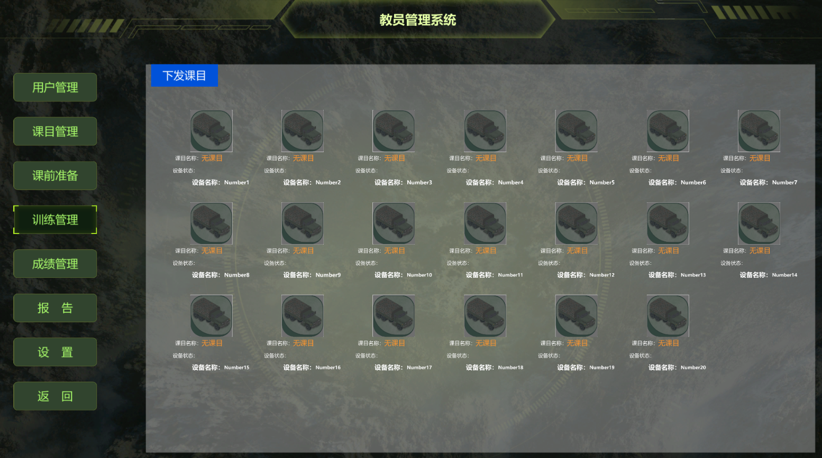The width and height of the screenshot is (822, 458).
Task: Select the Number1 device truck icon
Action: click(211, 131)
